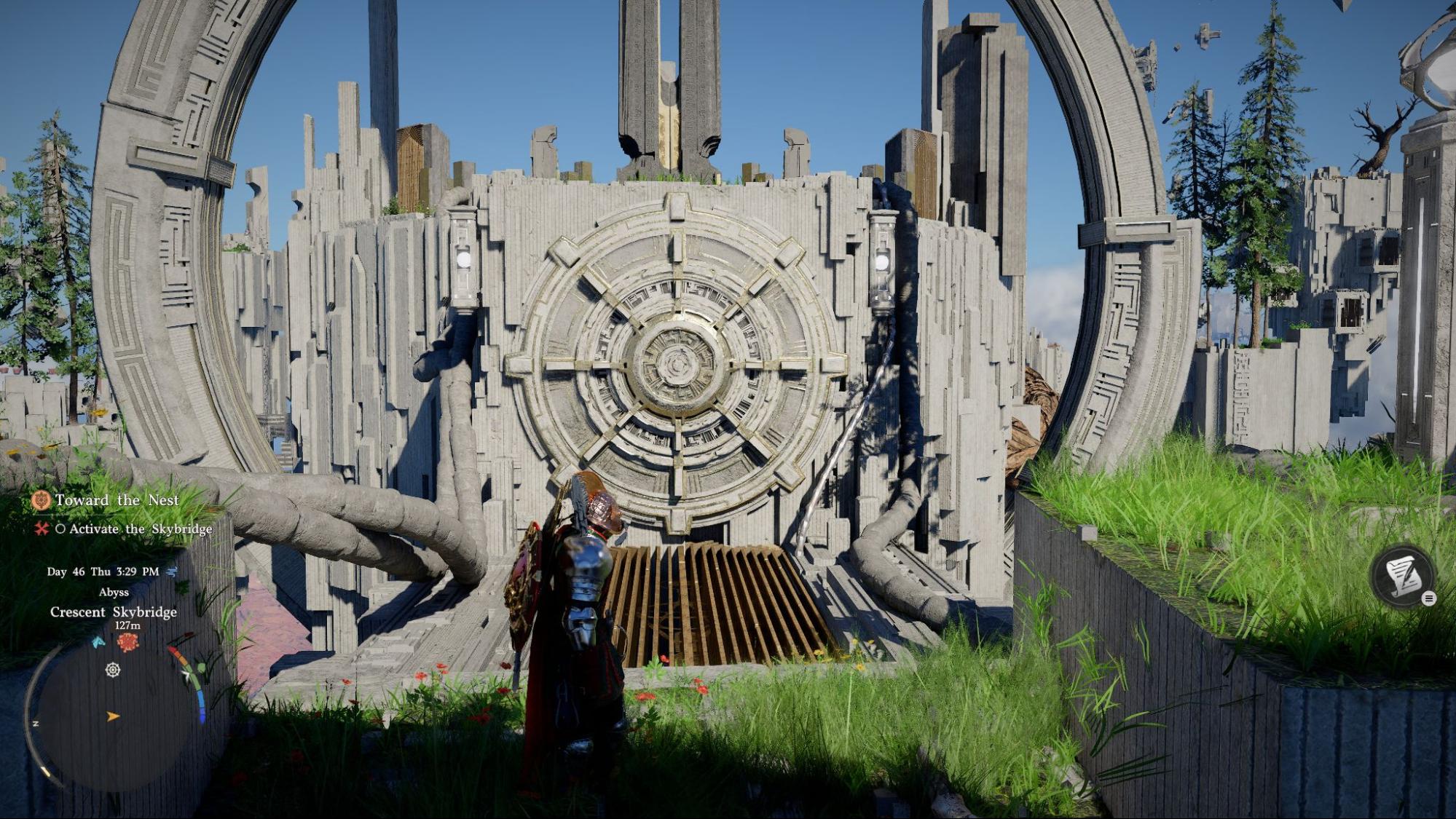Image resolution: width=1456 pixels, height=819 pixels.
Task: Click the Crescent Skybridge location label
Action: point(114,612)
